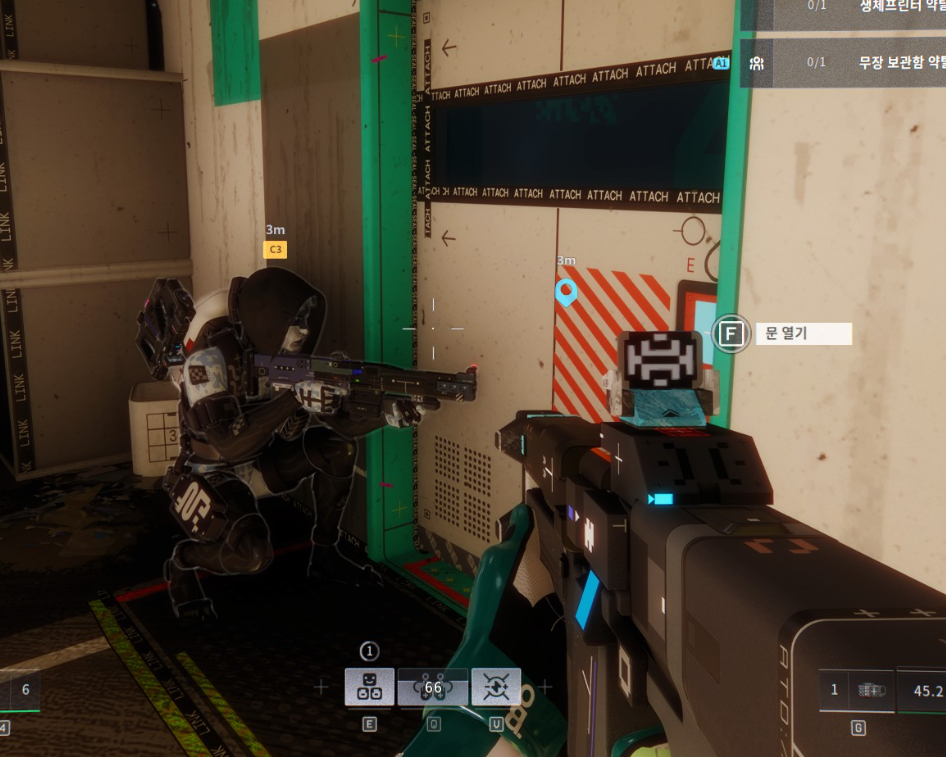This screenshot has width=946, height=757.
Task: Activate the smiley-face blocks ability icon
Action: coord(369,687)
